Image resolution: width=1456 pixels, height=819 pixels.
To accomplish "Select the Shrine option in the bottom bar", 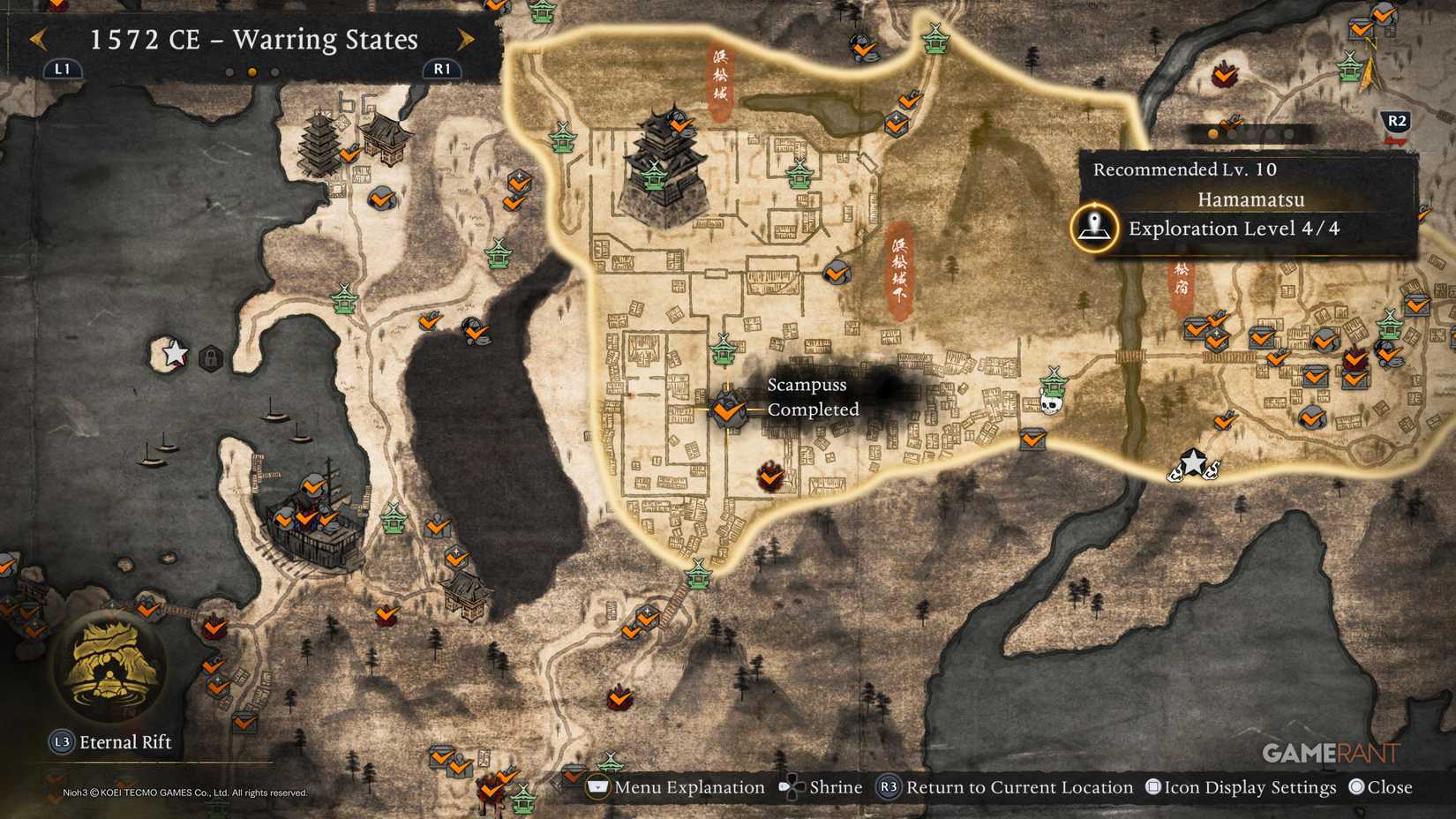I will click(x=837, y=786).
